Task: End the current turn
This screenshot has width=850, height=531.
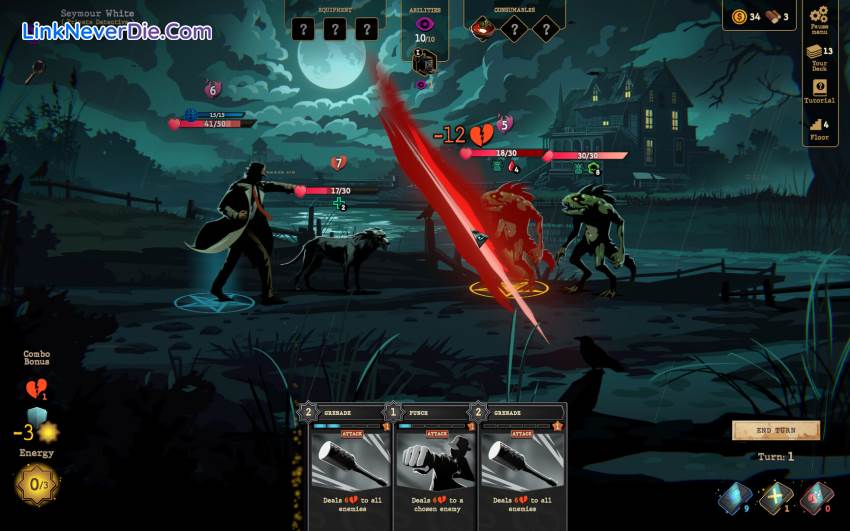Action: (x=776, y=430)
